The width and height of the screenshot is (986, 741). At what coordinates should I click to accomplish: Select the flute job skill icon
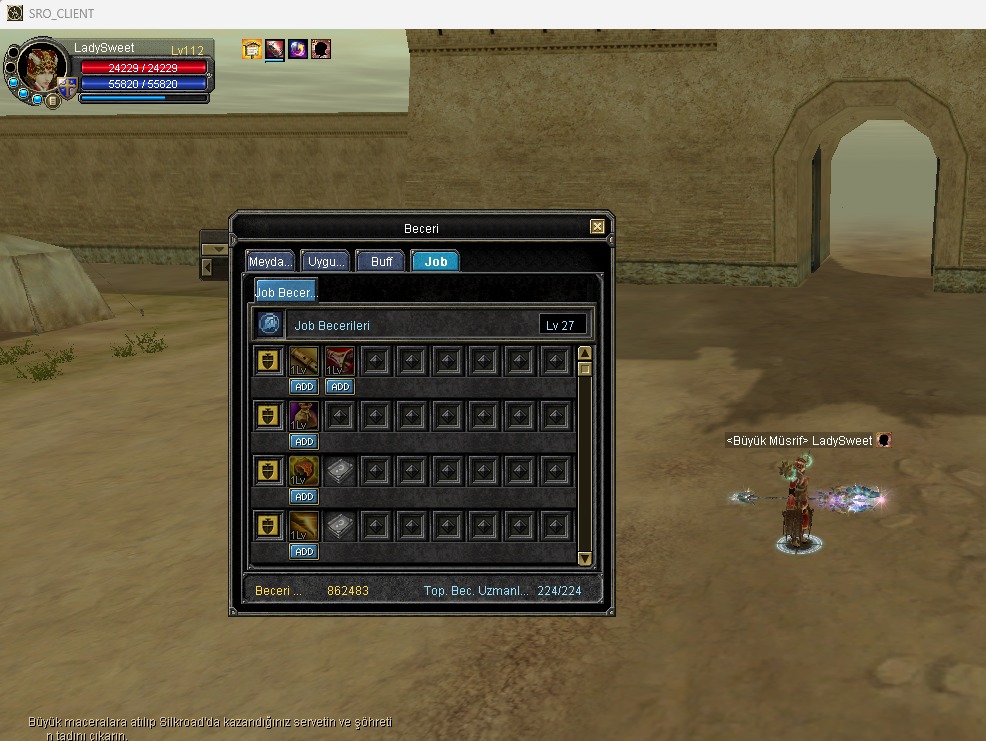(x=304, y=361)
